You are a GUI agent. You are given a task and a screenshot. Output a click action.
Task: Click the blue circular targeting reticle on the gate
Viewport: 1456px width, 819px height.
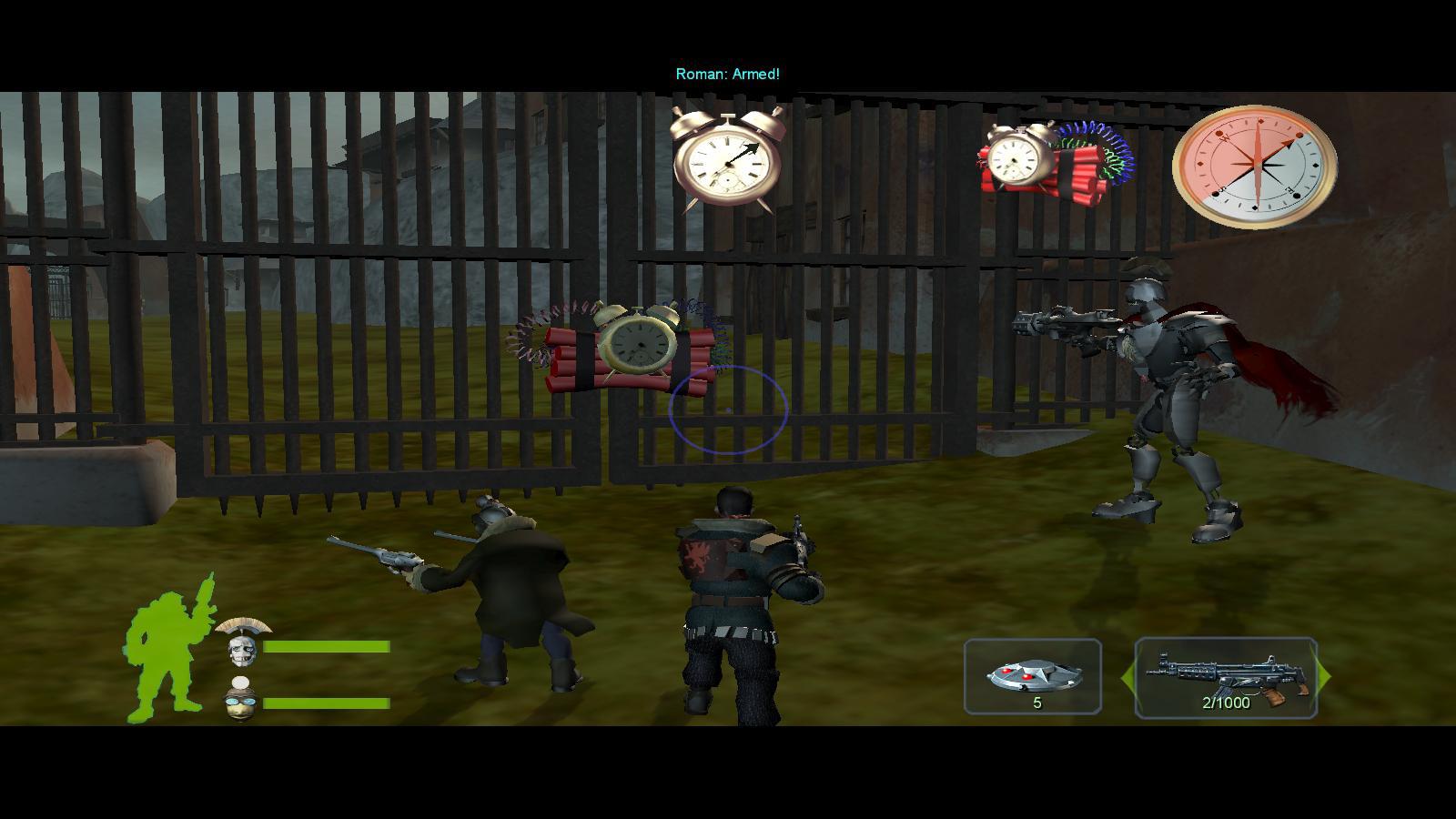coord(728,408)
